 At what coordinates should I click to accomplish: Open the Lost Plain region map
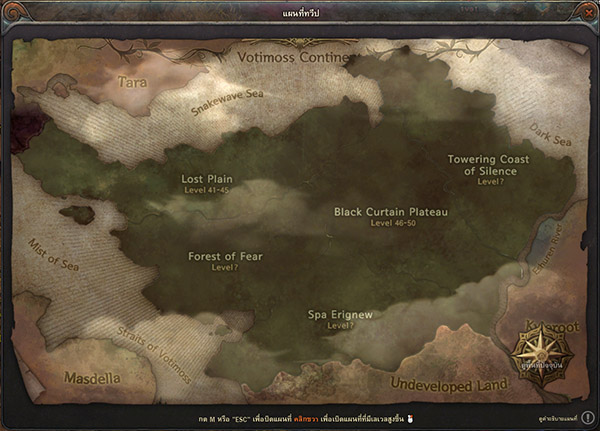click(x=206, y=180)
